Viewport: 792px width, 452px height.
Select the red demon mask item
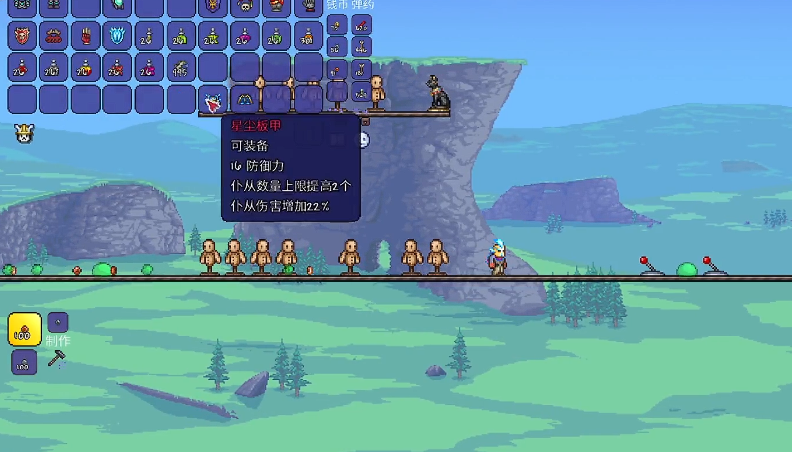click(22, 37)
